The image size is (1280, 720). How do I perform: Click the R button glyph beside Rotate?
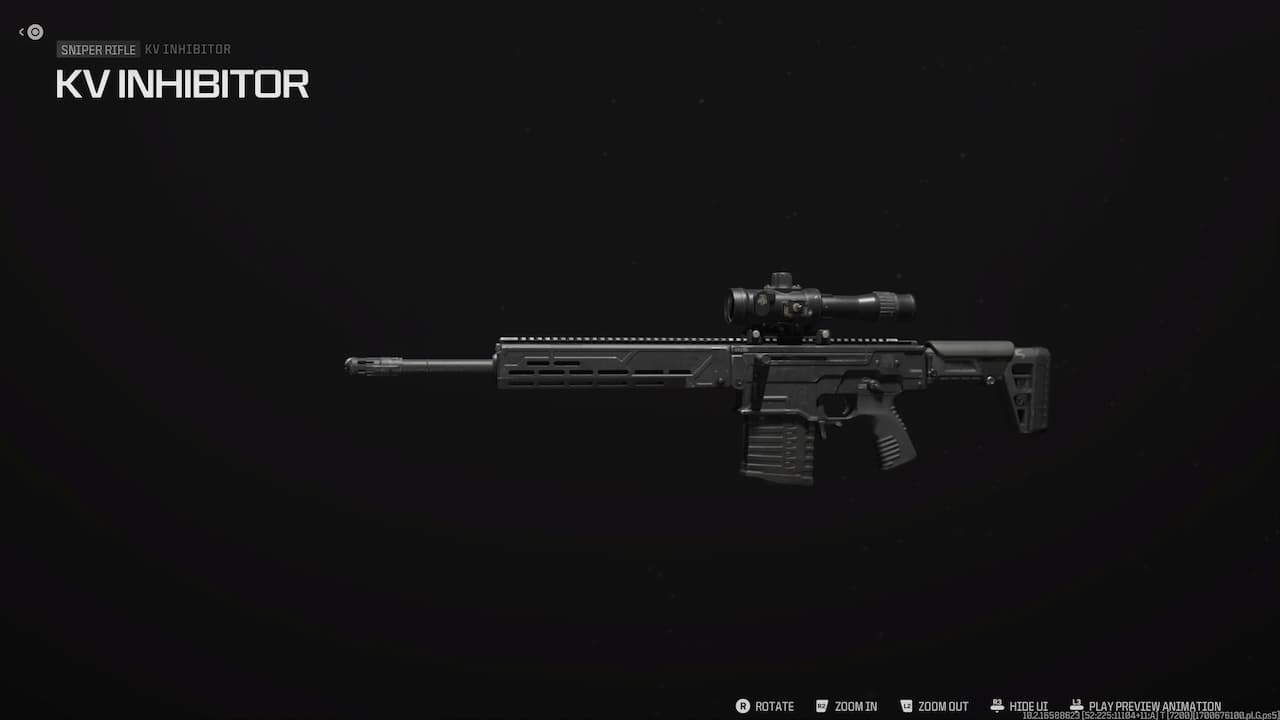pyautogui.click(x=743, y=706)
